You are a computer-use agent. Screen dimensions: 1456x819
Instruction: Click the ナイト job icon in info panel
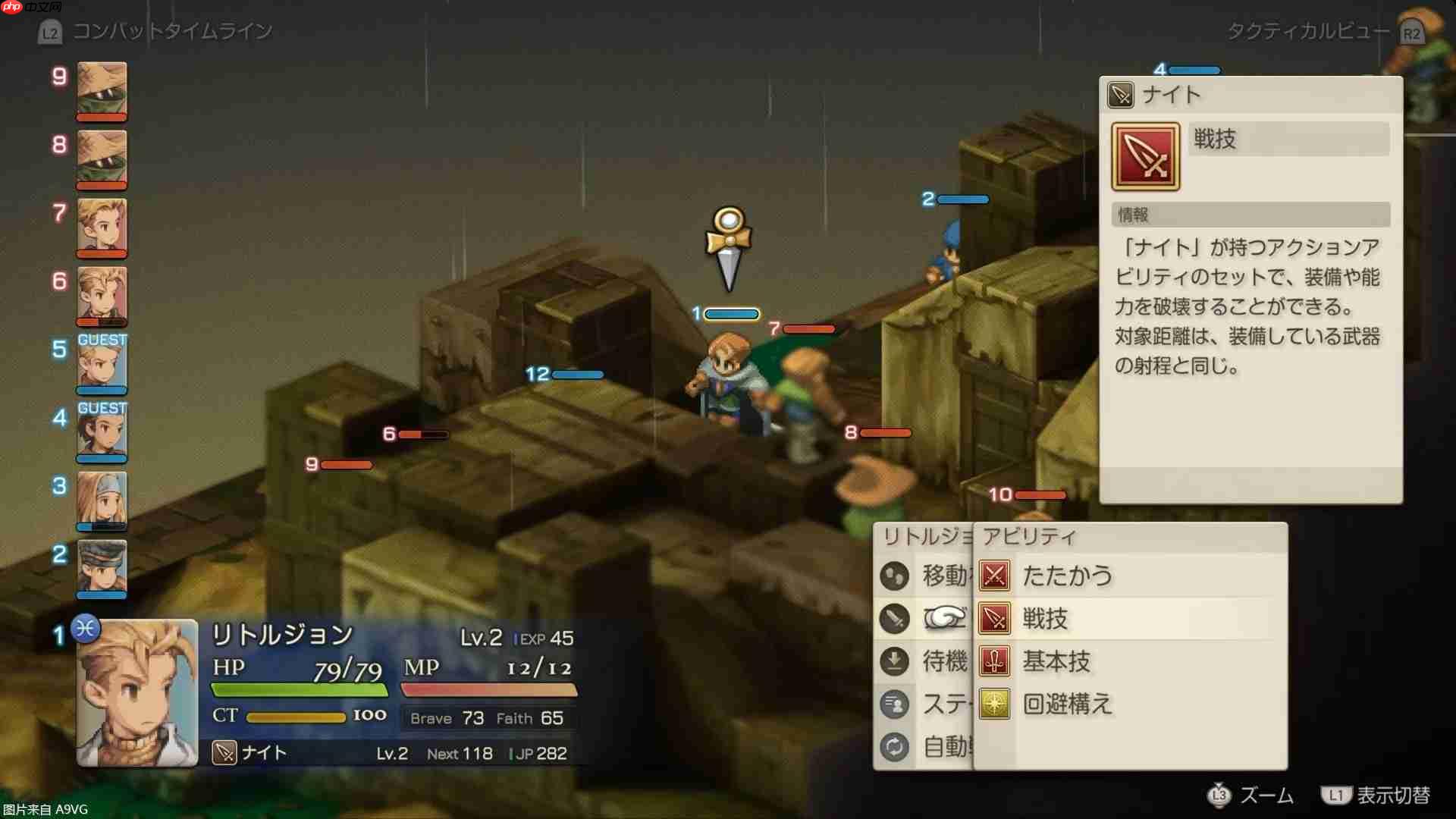pos(1119,95)
